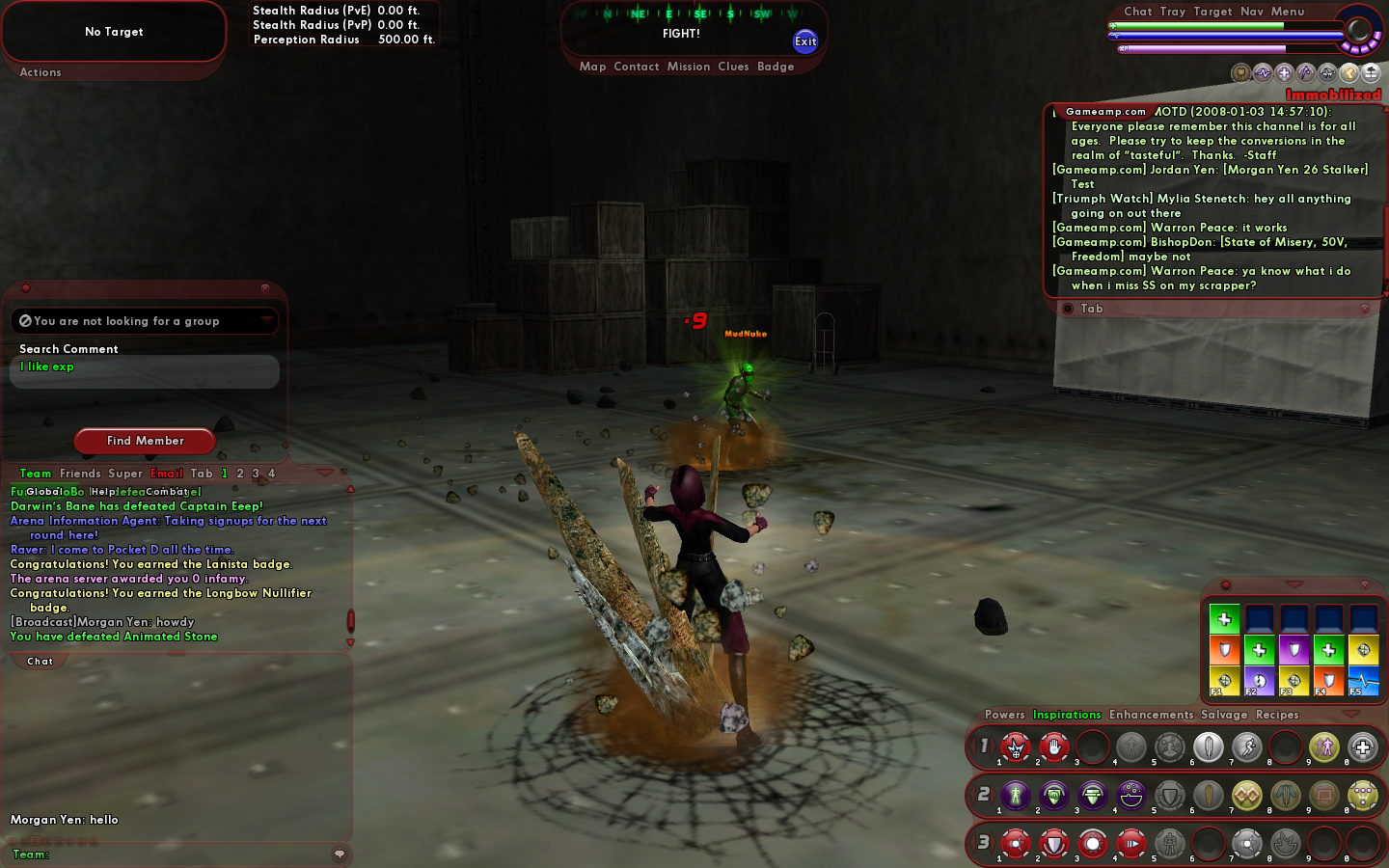Show the Mission panel

(x=689, y=67)
